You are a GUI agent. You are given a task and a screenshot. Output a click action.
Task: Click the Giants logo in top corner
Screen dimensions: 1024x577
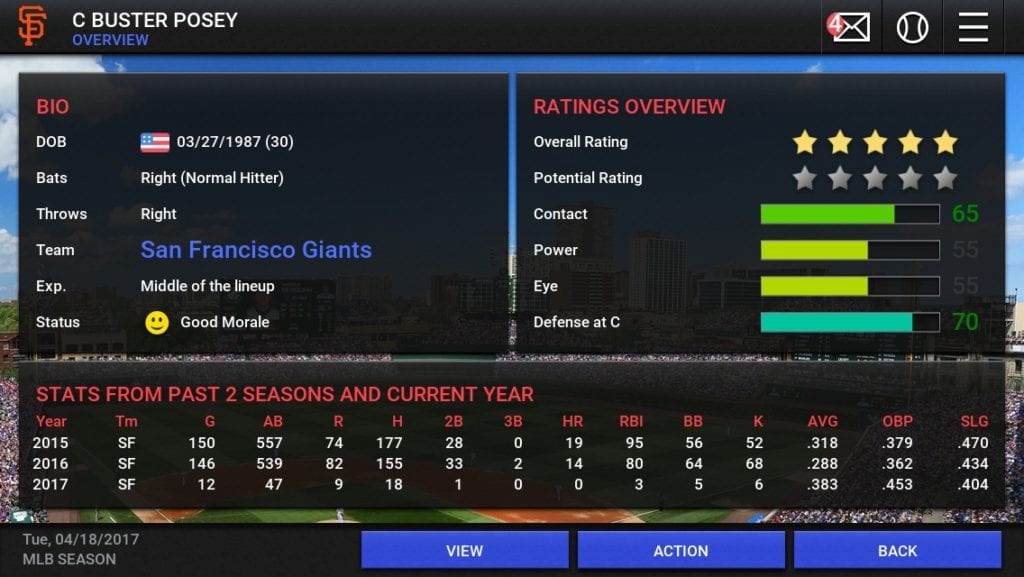(x=32, y=27)
